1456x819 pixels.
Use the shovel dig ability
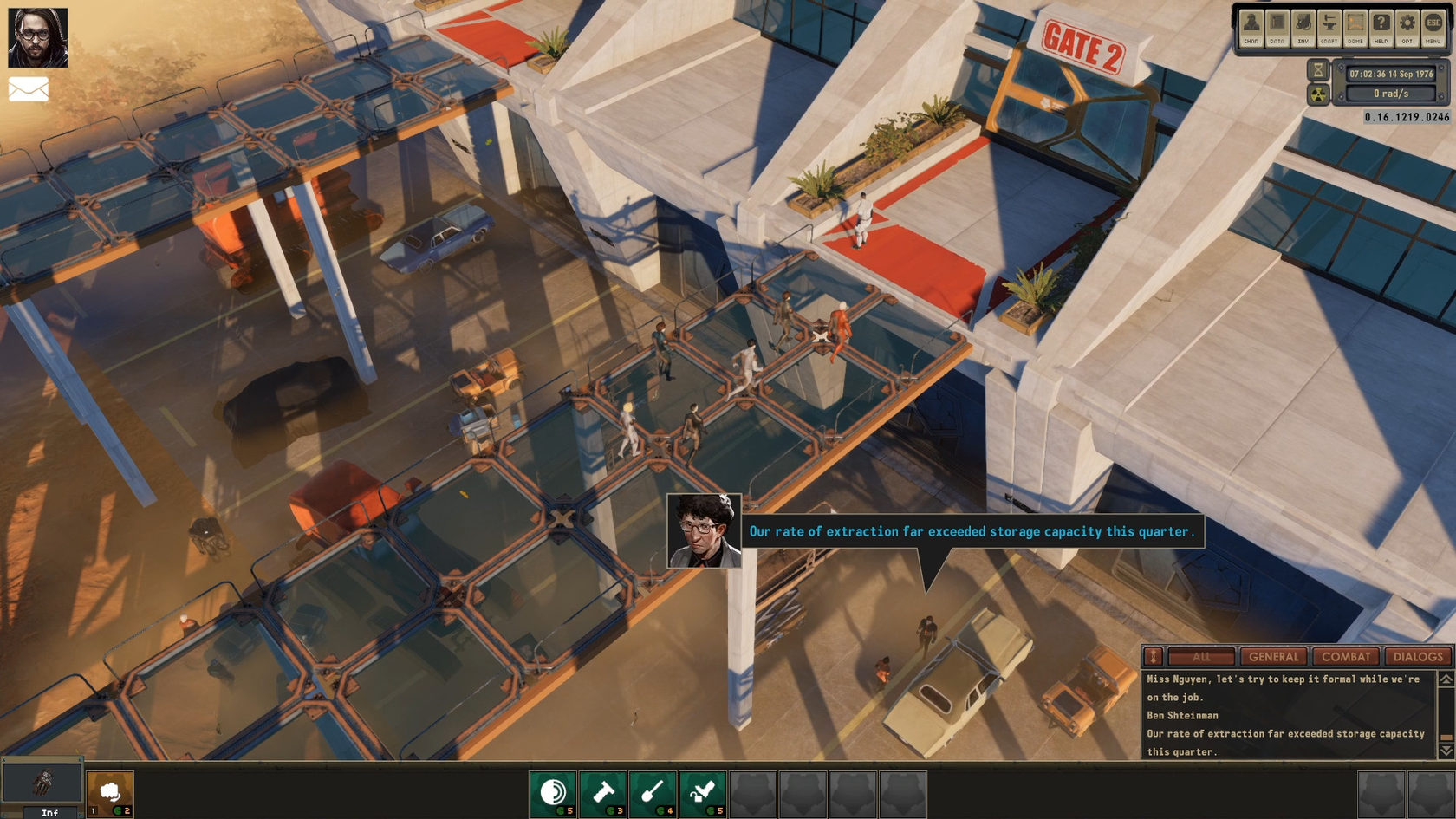coord(653,793)
